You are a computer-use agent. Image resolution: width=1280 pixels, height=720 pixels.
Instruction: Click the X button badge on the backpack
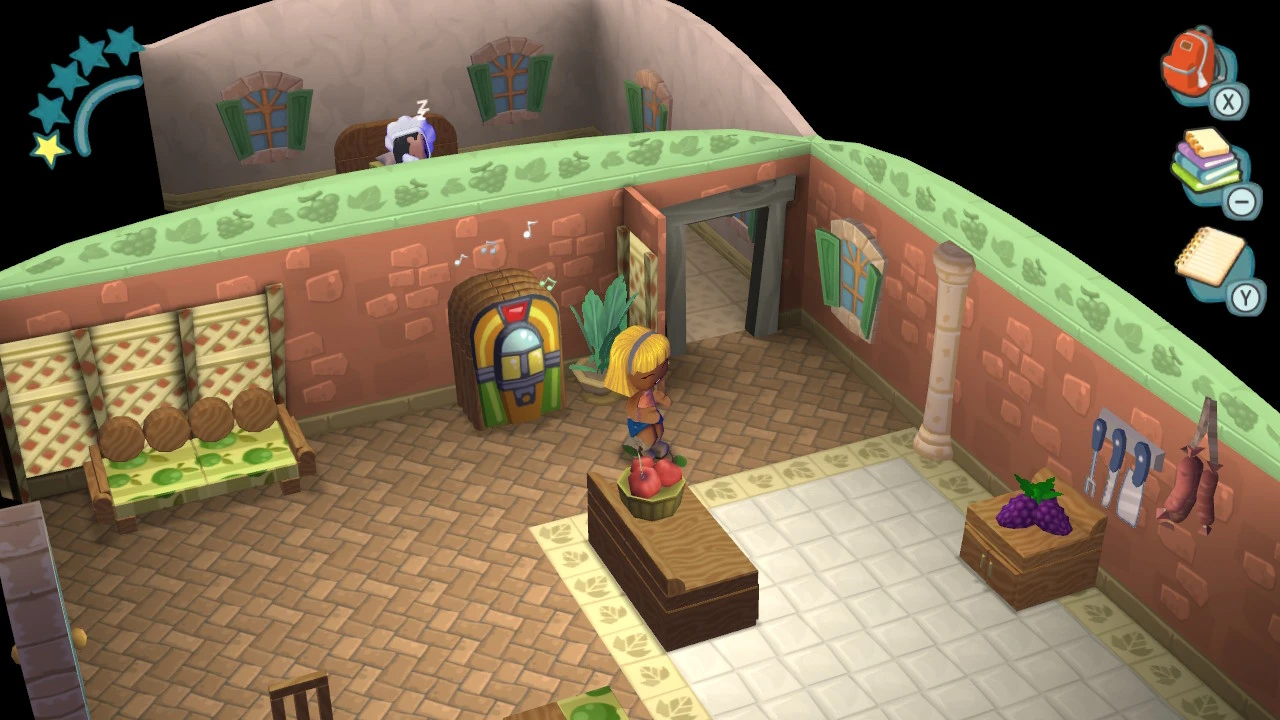(x=1228, y=103)
